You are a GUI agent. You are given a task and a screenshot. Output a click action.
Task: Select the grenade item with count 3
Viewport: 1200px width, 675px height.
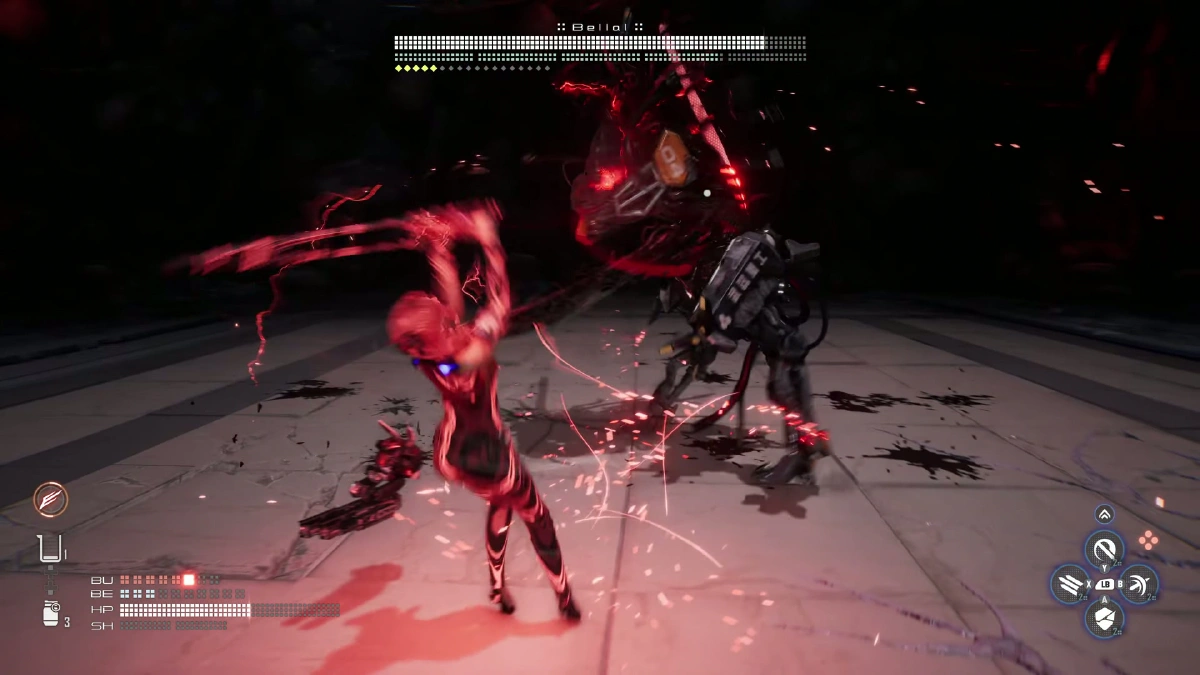(51, 613)
